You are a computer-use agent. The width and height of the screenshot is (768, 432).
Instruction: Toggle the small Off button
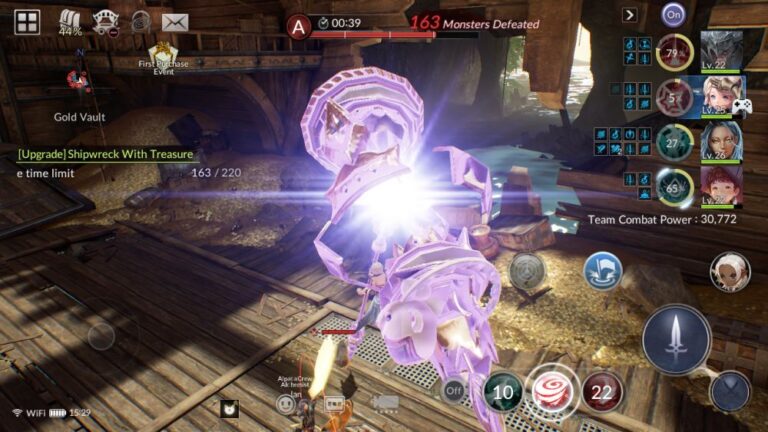coord(454,390)
